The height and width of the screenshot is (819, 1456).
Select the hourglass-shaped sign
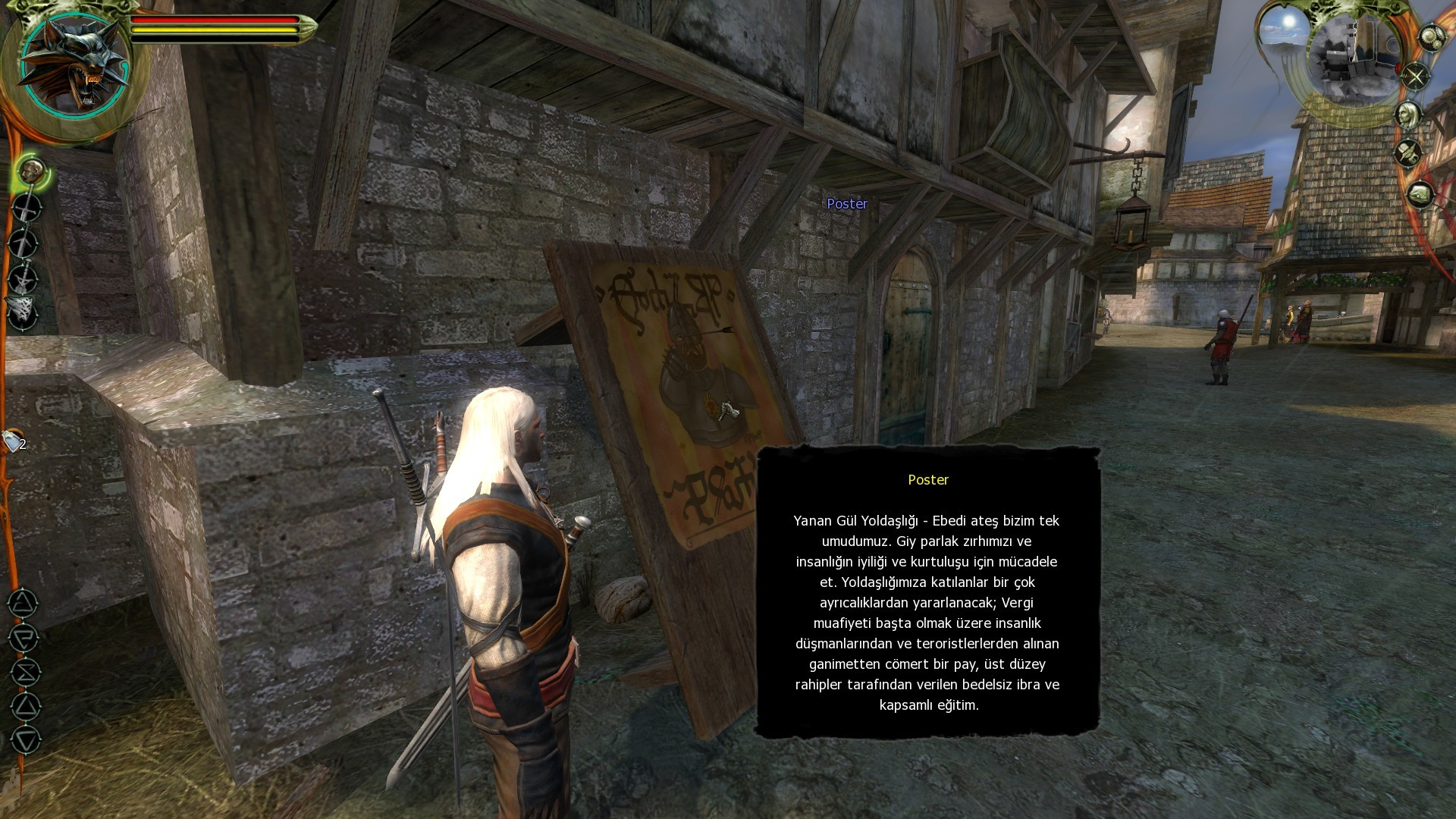pyautogui.click(x=25, y=673)
